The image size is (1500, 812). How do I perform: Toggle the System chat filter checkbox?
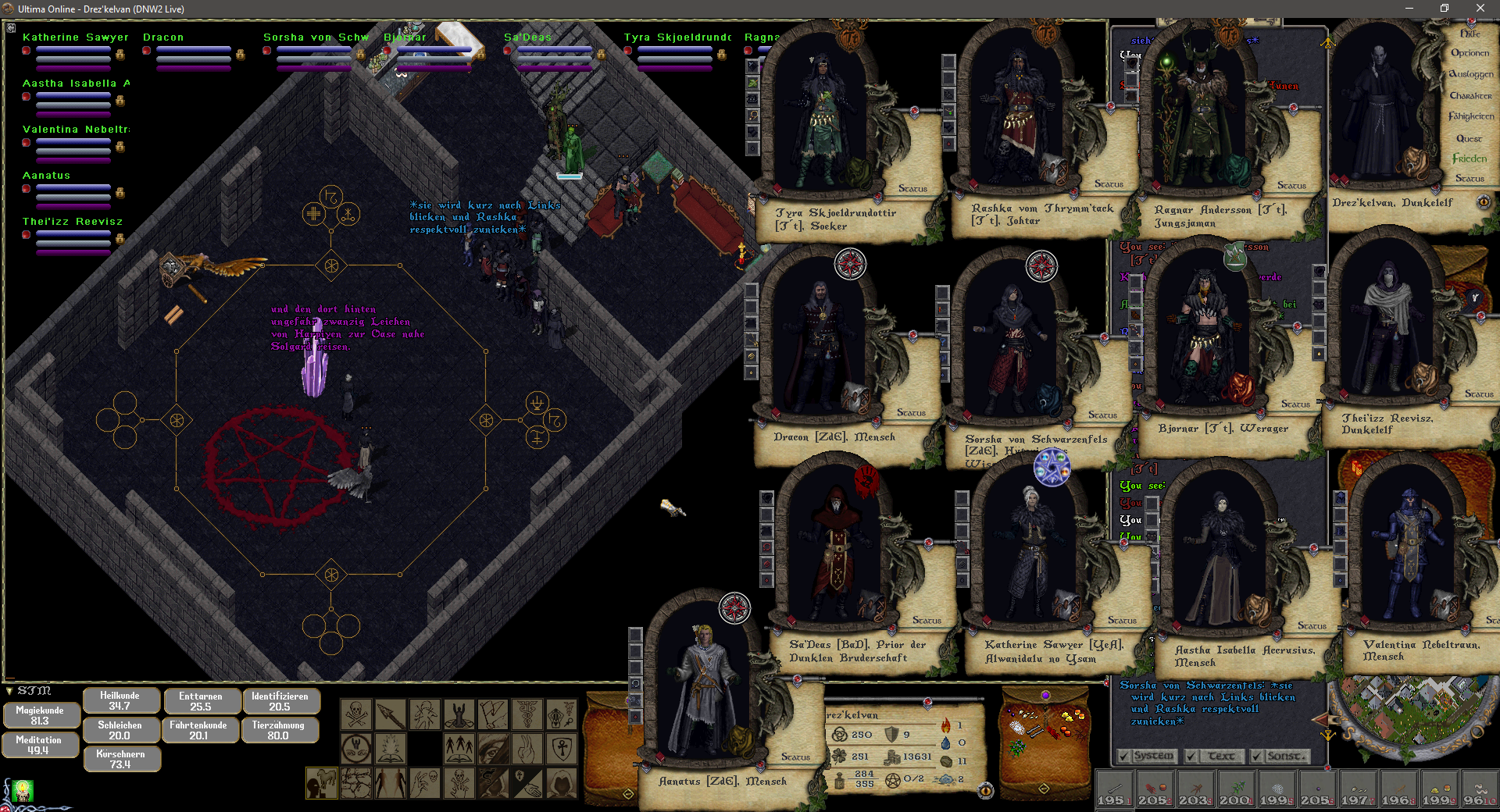coord(1123,756)
